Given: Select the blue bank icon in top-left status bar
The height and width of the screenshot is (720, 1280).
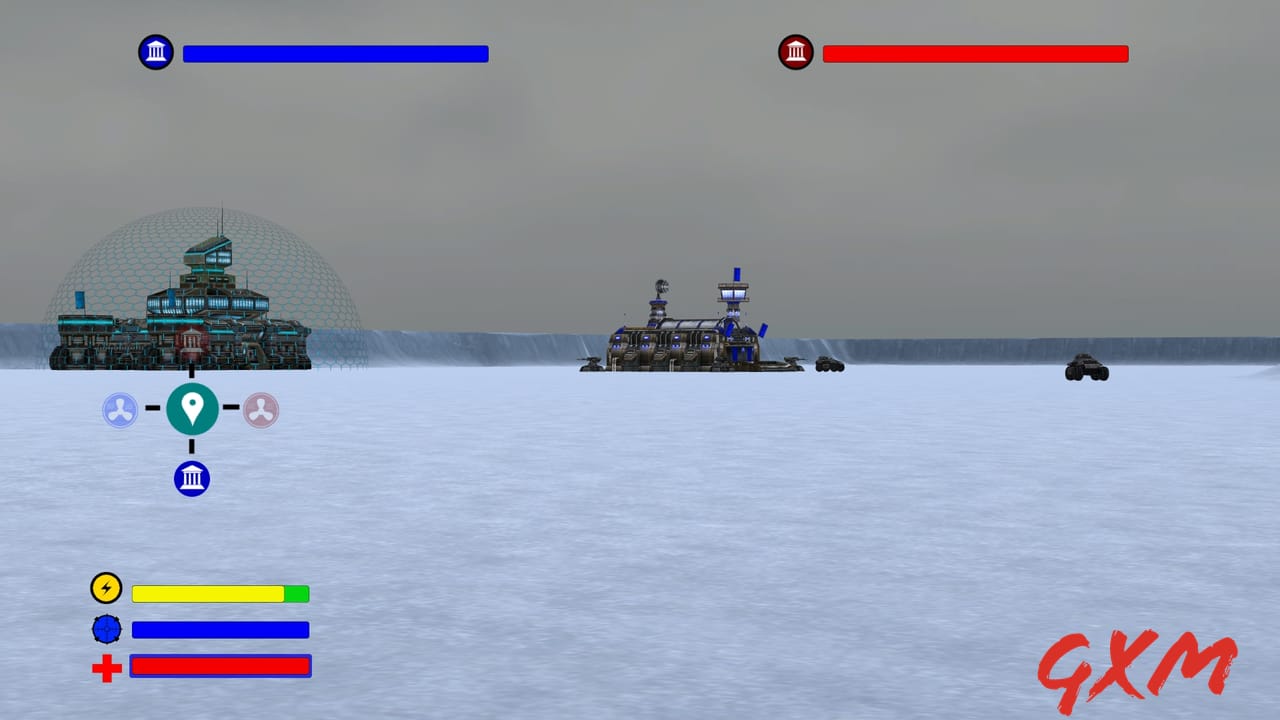Looking at the screenshot, I should 156,51.
